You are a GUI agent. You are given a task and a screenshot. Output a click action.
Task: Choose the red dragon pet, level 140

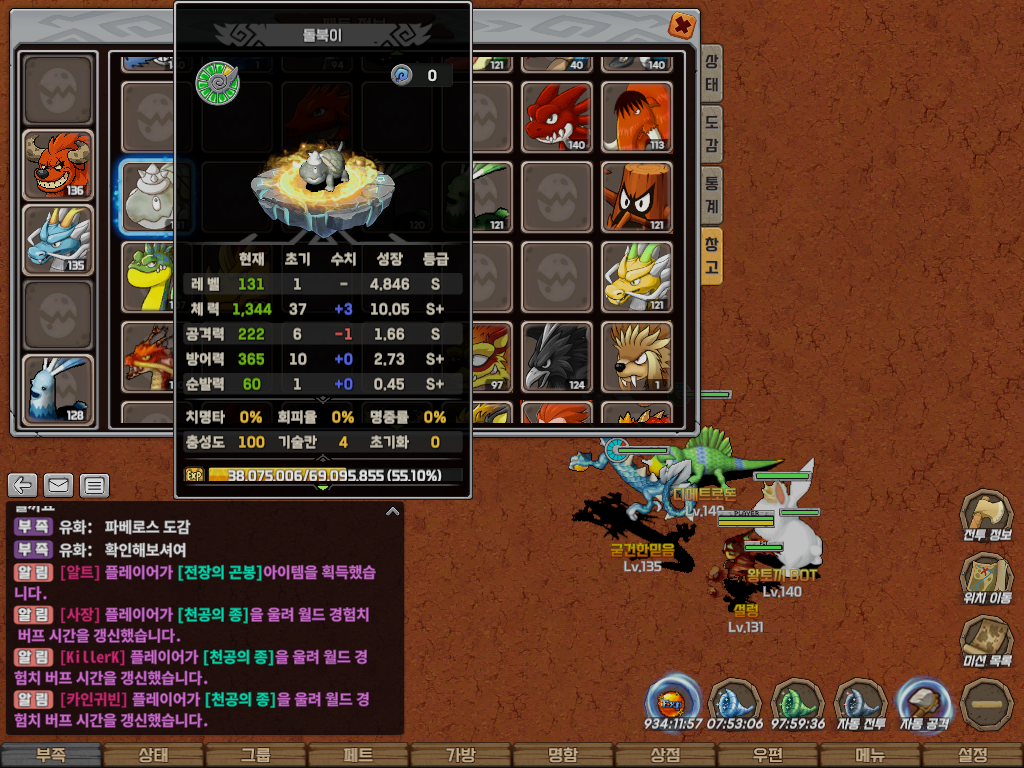(555, 117)
